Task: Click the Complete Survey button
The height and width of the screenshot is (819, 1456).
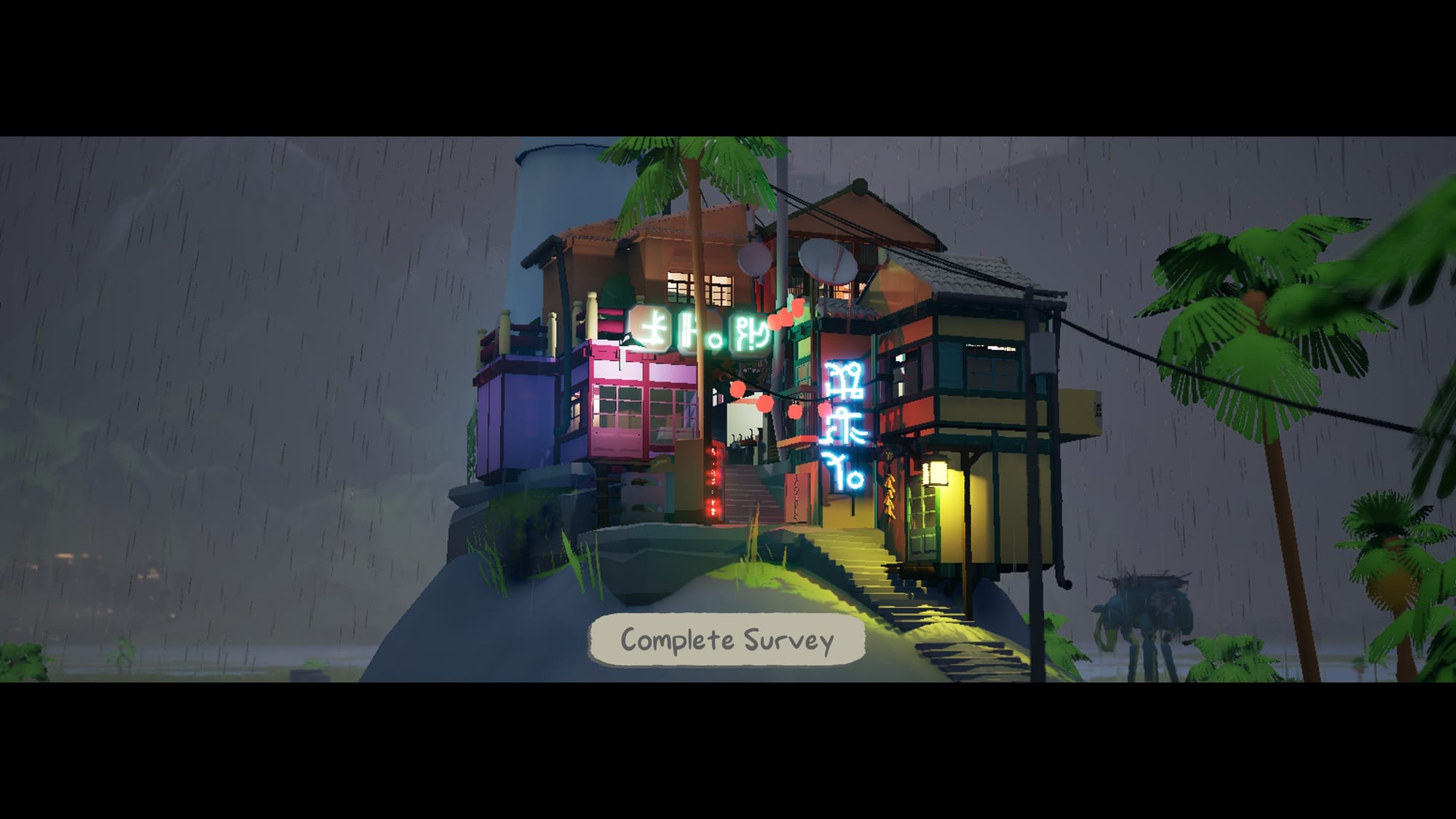Action: (x=727, y=640)
